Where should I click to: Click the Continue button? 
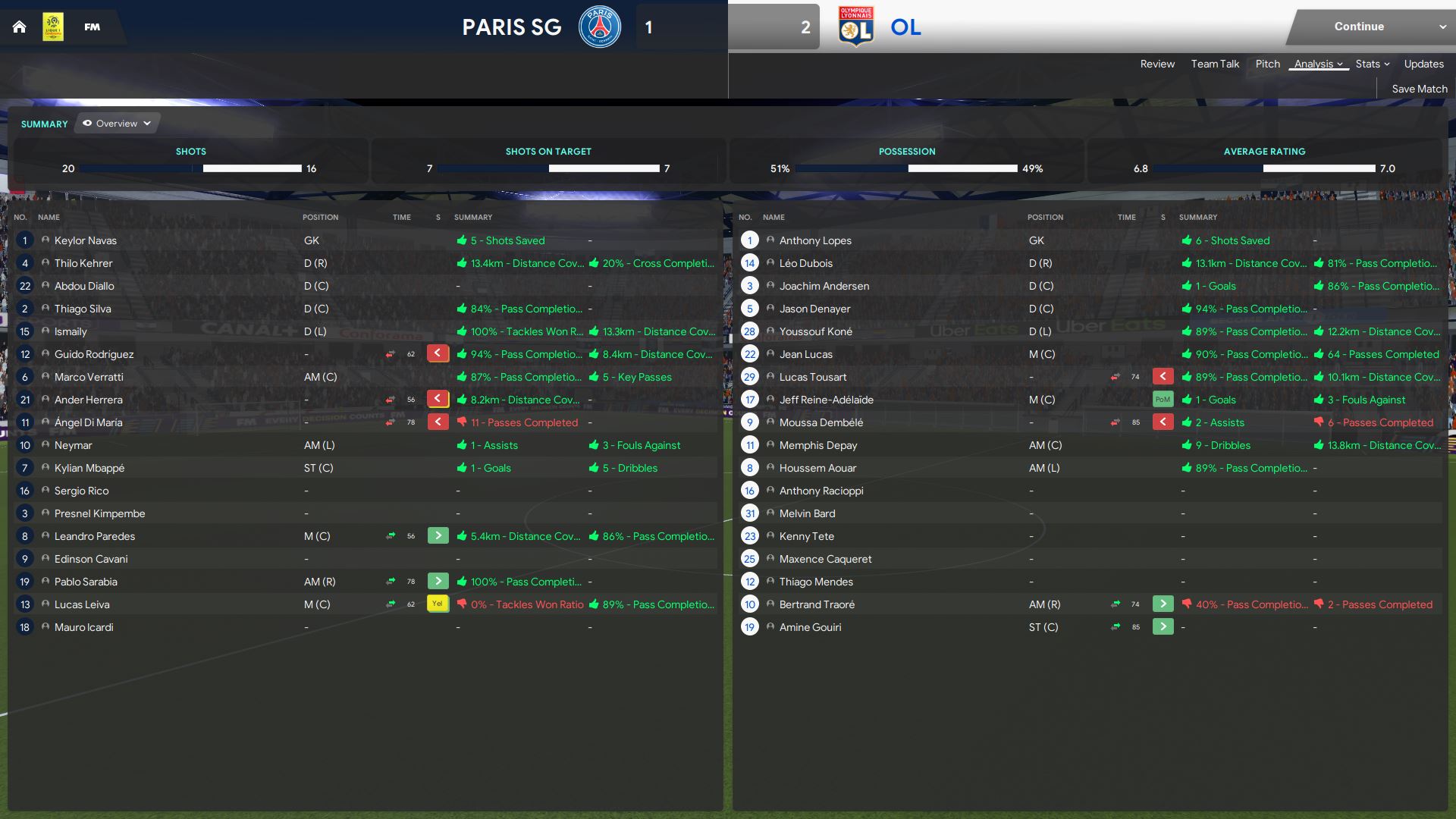click(1358, 27)
